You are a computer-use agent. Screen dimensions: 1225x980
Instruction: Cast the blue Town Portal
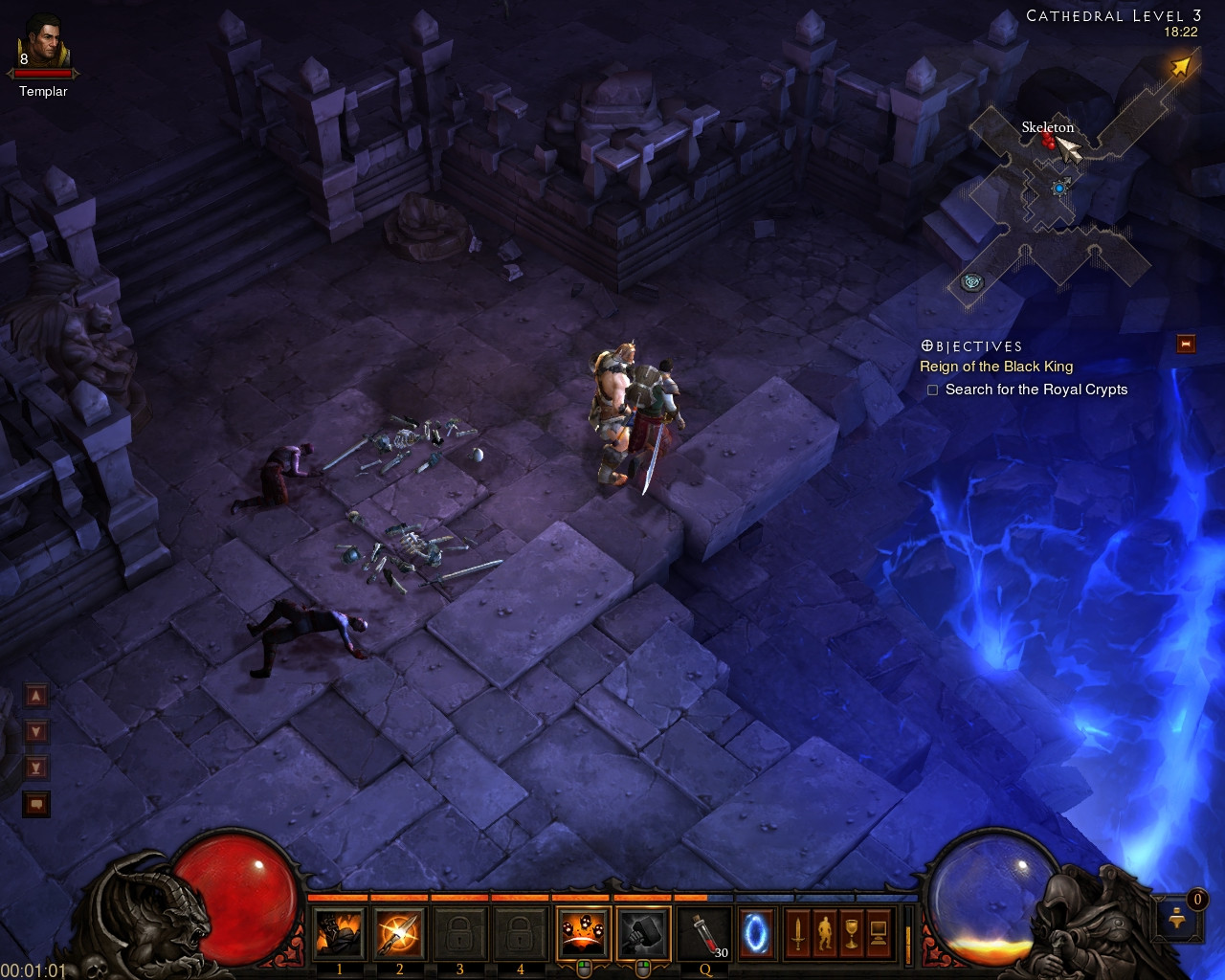[756, 933]
